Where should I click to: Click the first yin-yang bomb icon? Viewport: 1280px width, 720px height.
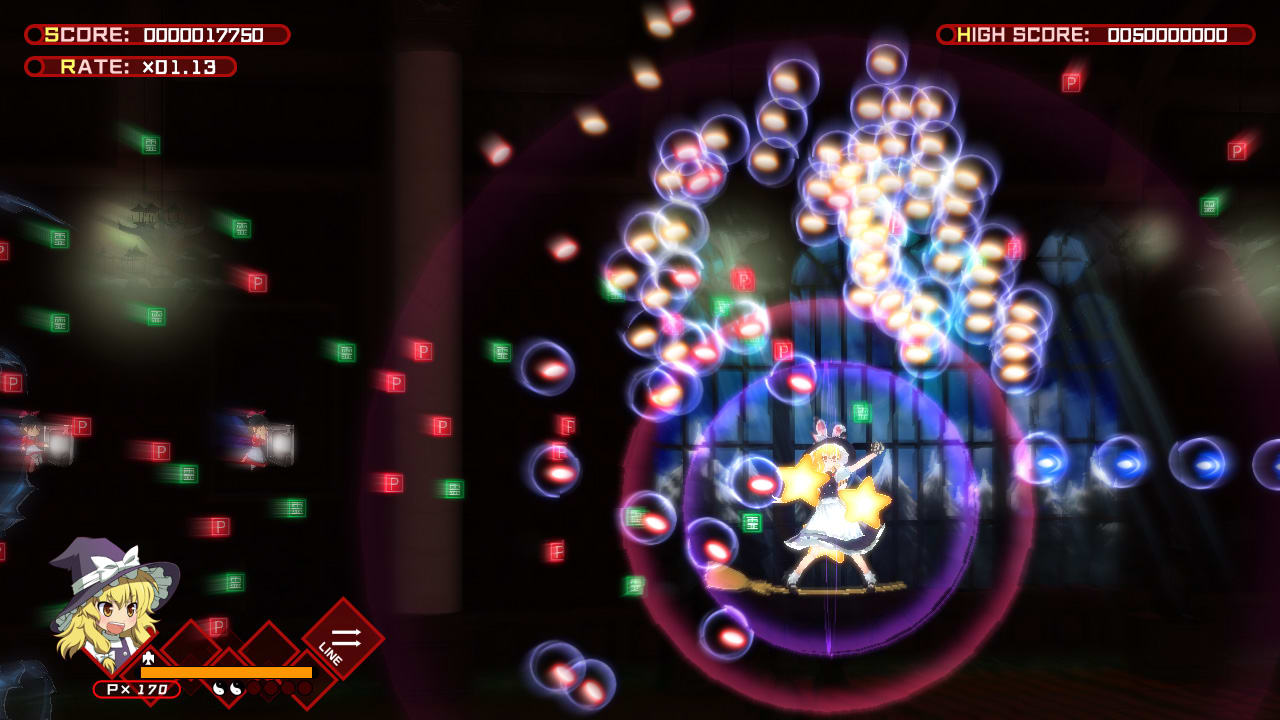click(x=216, y=688)
